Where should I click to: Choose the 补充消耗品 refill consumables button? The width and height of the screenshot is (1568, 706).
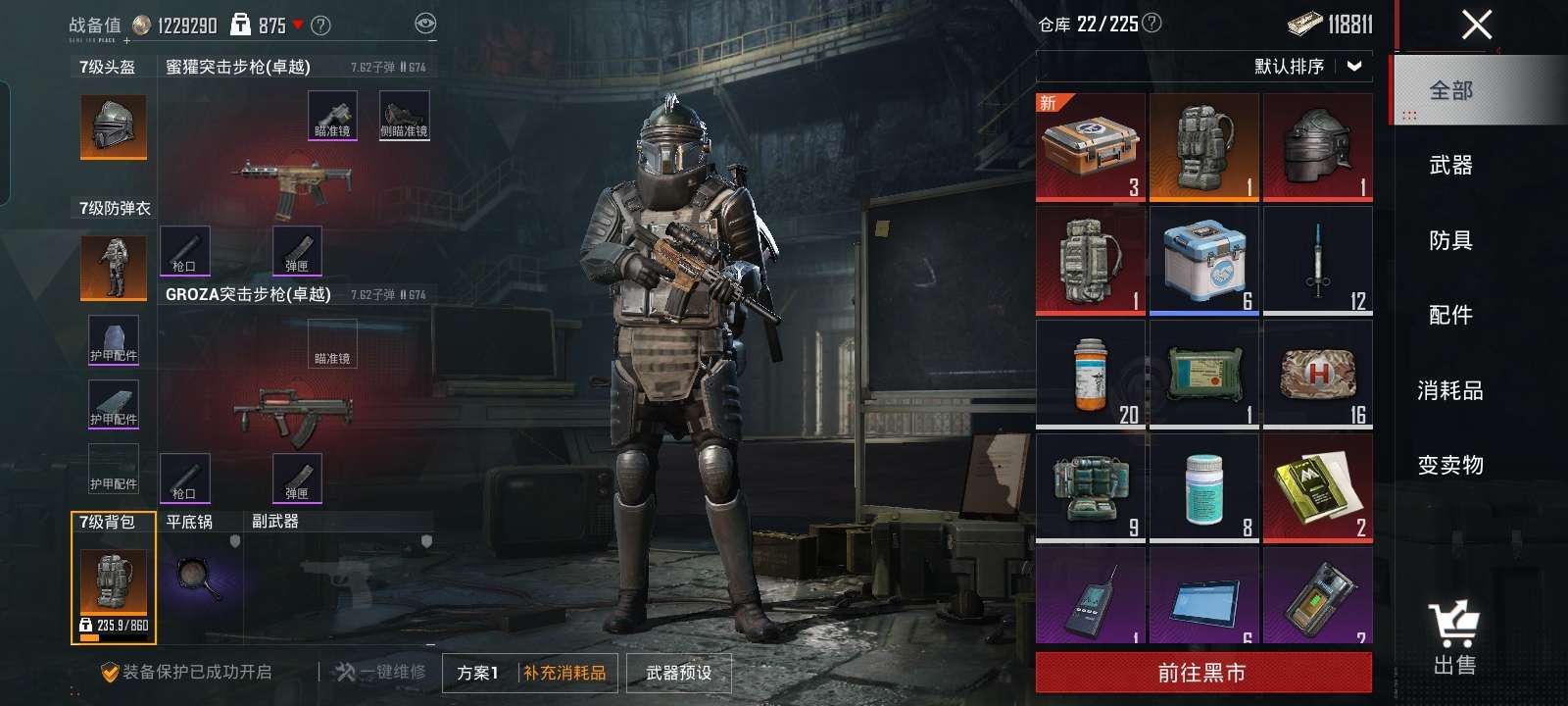(x=564, y=673)
